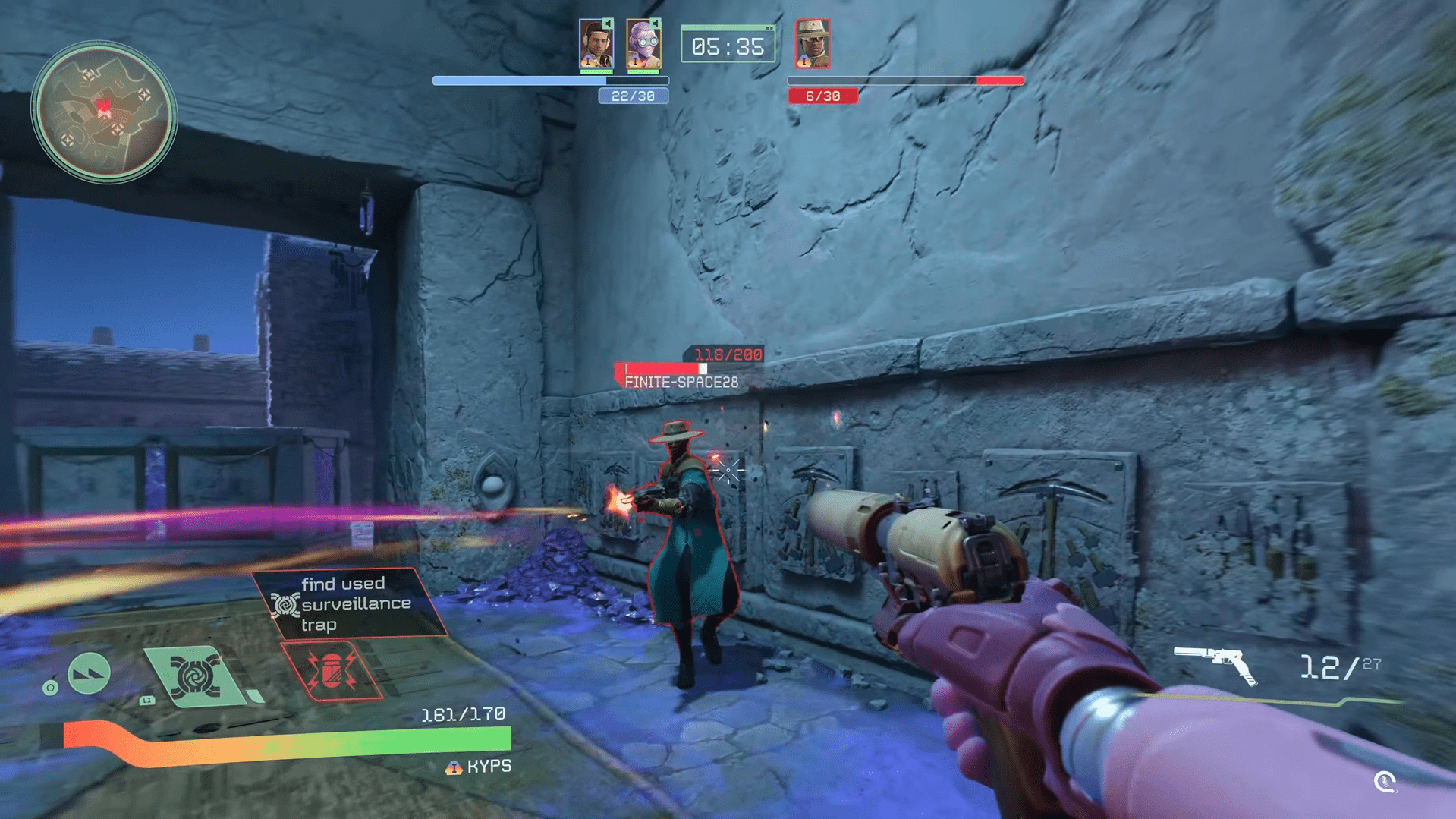The width and height of the screenshot is (1456, 819).
Task: Activate the green surveillance trap ability
Action: click(x=195, y=675)
